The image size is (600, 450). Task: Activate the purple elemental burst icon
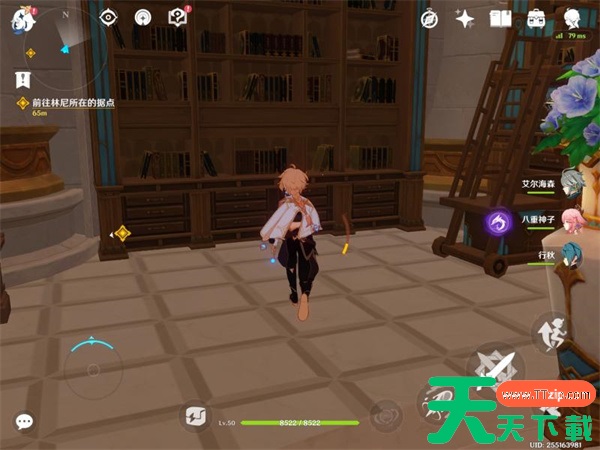498,222
